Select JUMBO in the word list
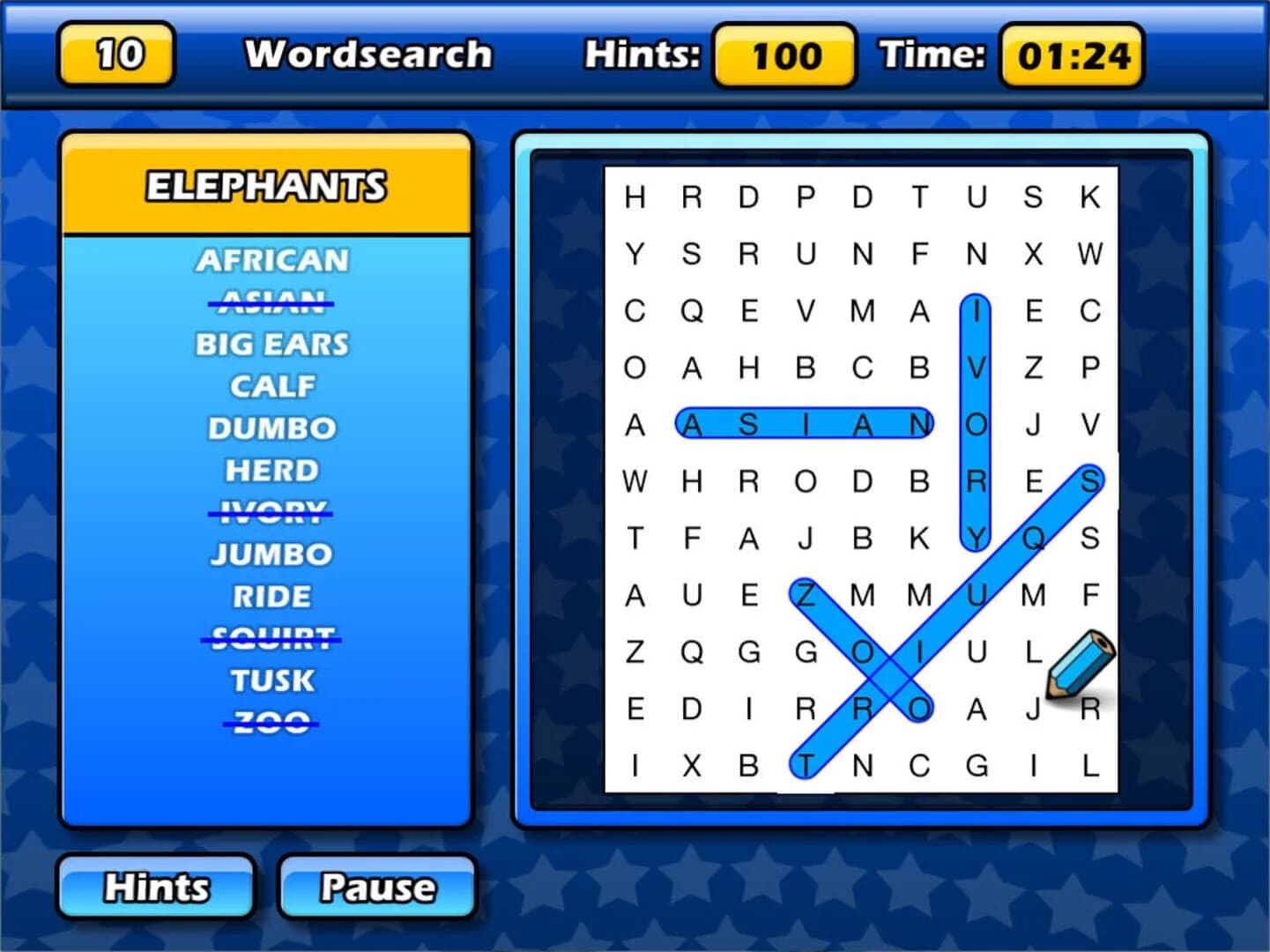Image resolution: width=1270 pixels, height=952 pixels. coord(271,554)
